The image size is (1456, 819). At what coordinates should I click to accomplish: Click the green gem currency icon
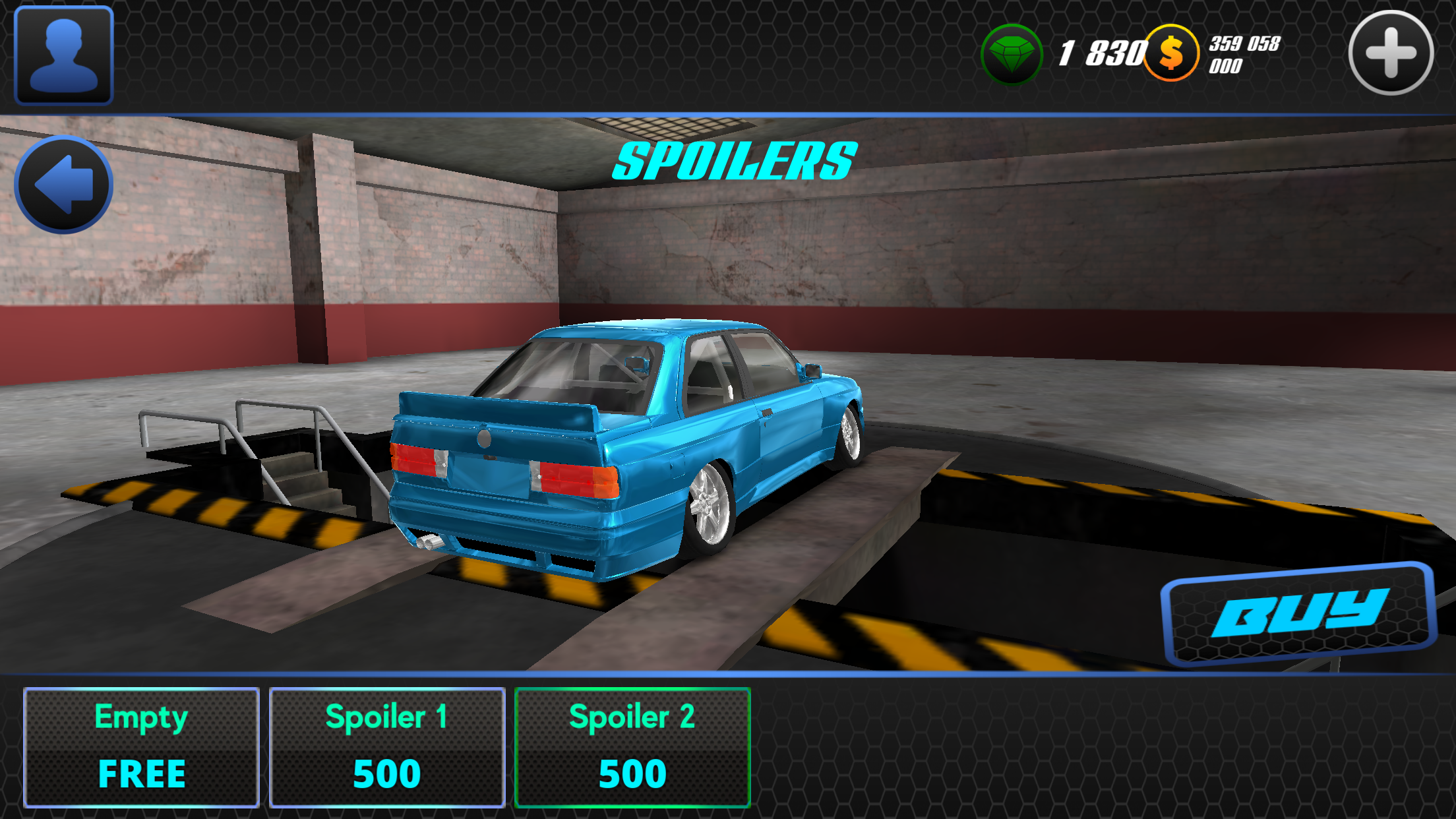coord(1012,54)
